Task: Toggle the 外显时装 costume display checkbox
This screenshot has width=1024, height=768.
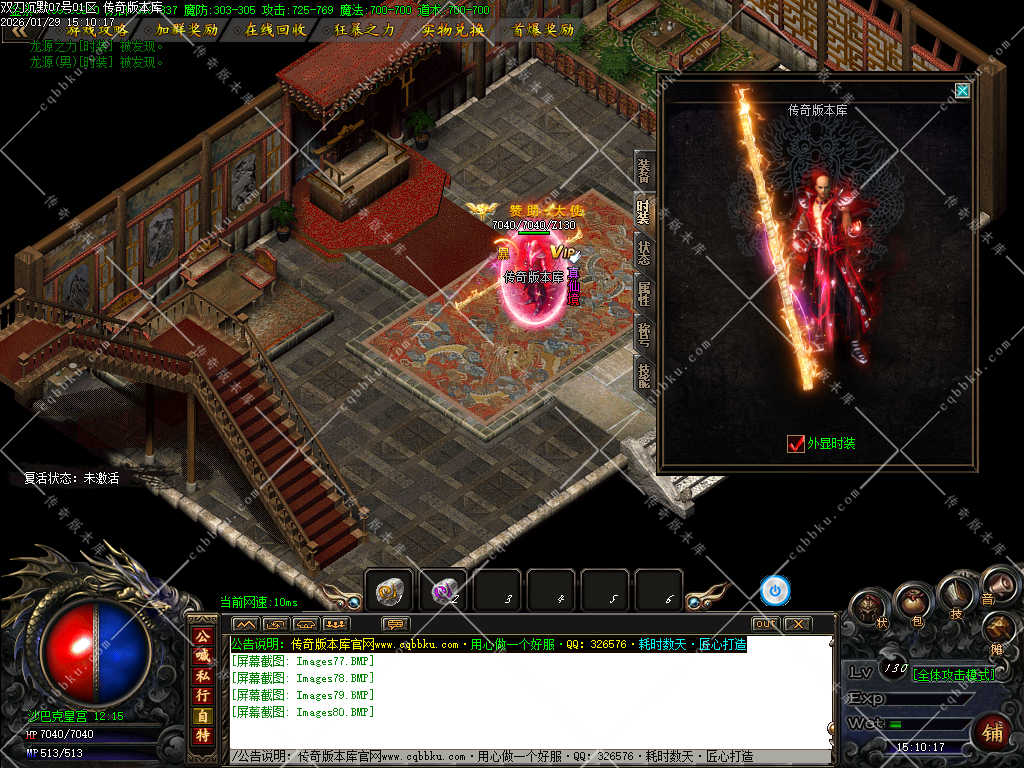Action: point(796,443)
